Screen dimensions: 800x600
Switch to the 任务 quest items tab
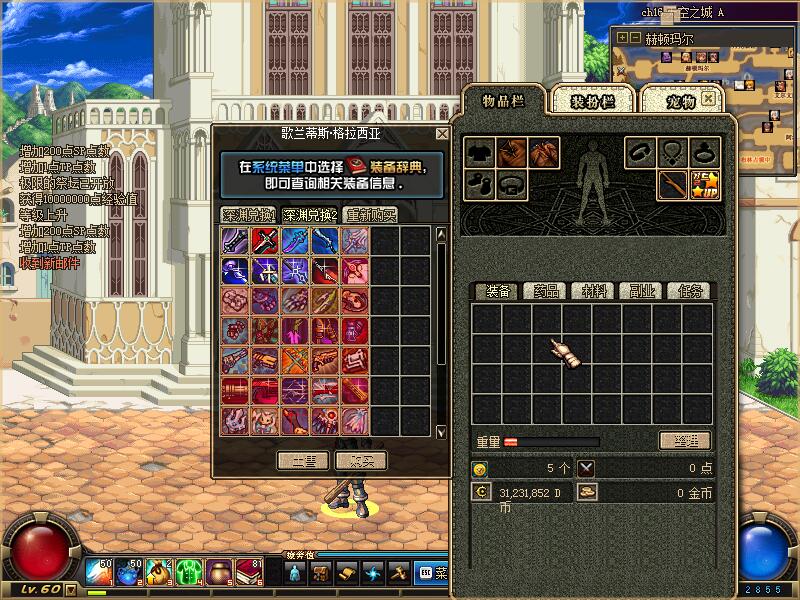tap(690, 291)
